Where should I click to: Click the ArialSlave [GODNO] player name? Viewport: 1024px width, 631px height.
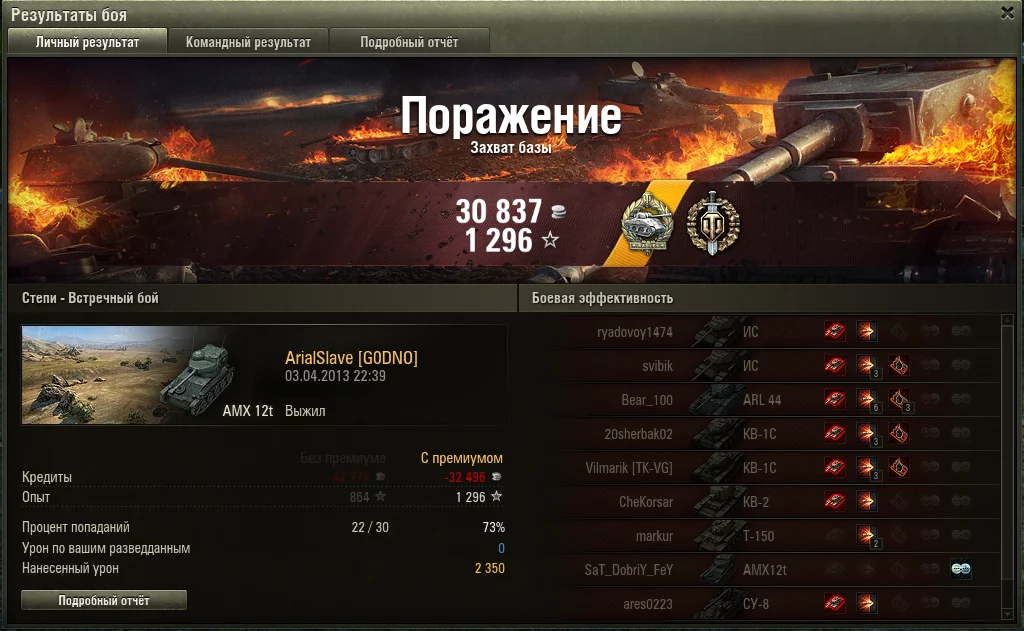[351, 359]
